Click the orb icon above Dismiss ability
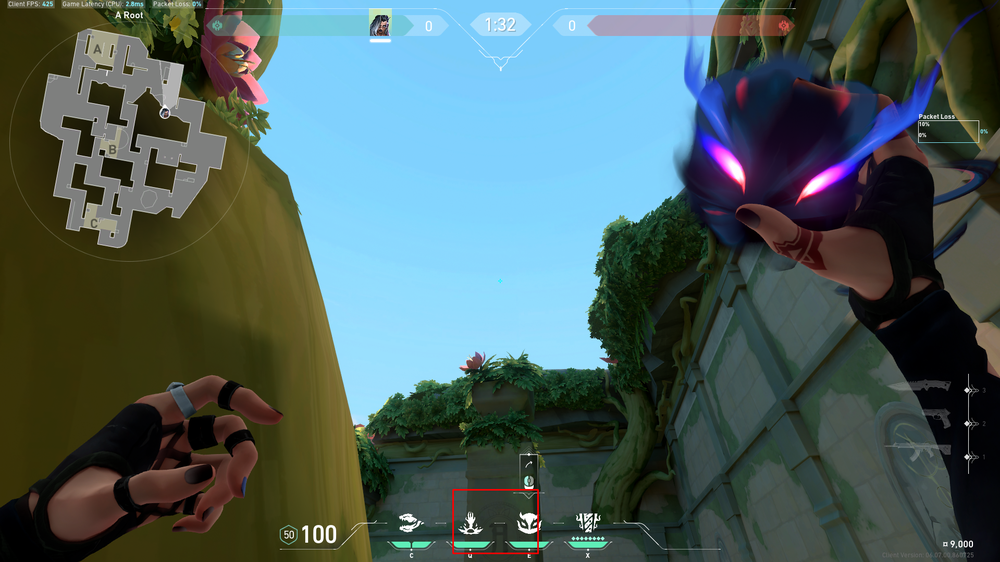Viewport: 1000px width, 562px height. click(x=528, y=481)
